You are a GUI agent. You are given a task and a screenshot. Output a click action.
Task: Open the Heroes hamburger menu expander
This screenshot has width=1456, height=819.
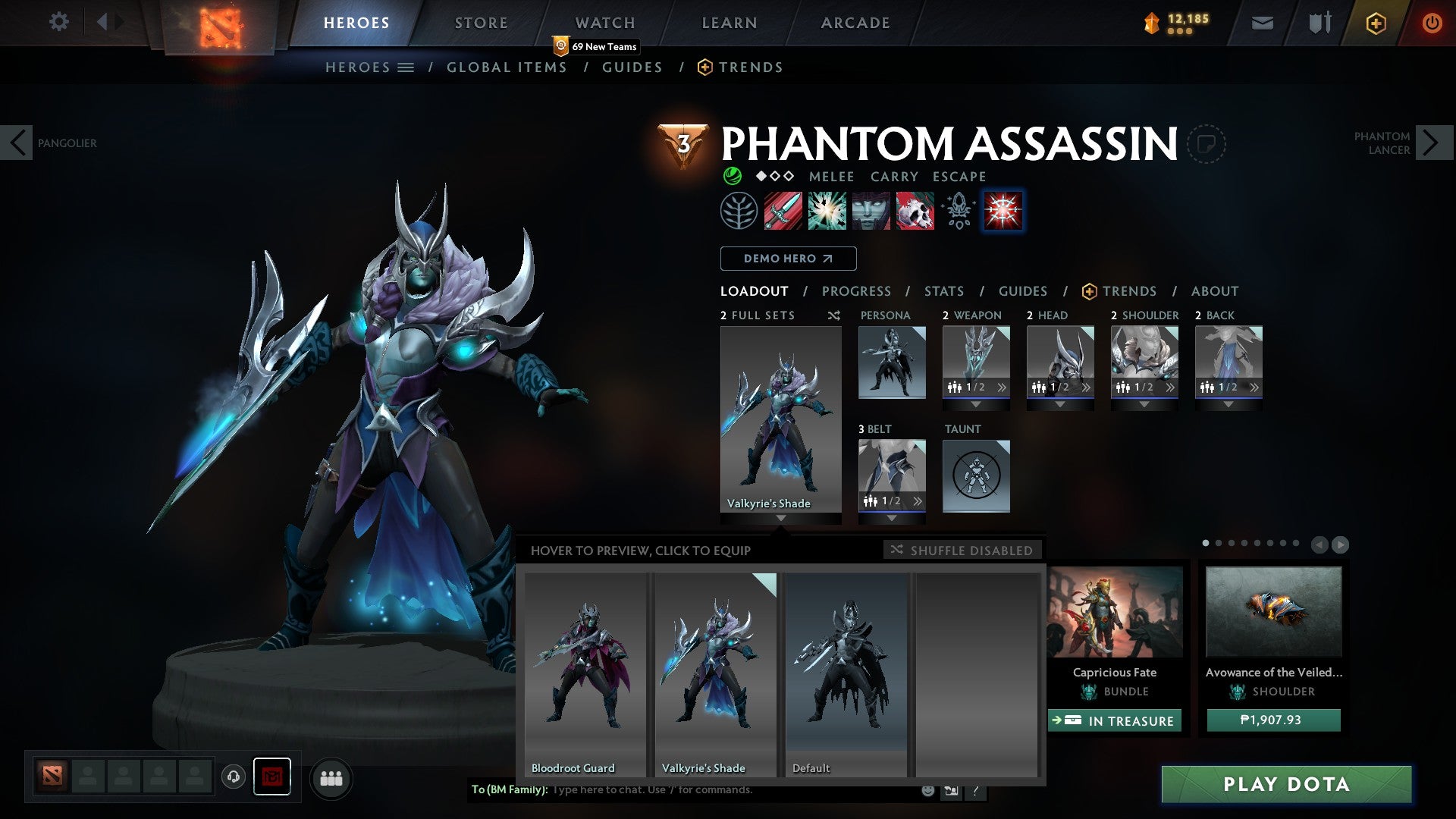[x=406, y=67]
